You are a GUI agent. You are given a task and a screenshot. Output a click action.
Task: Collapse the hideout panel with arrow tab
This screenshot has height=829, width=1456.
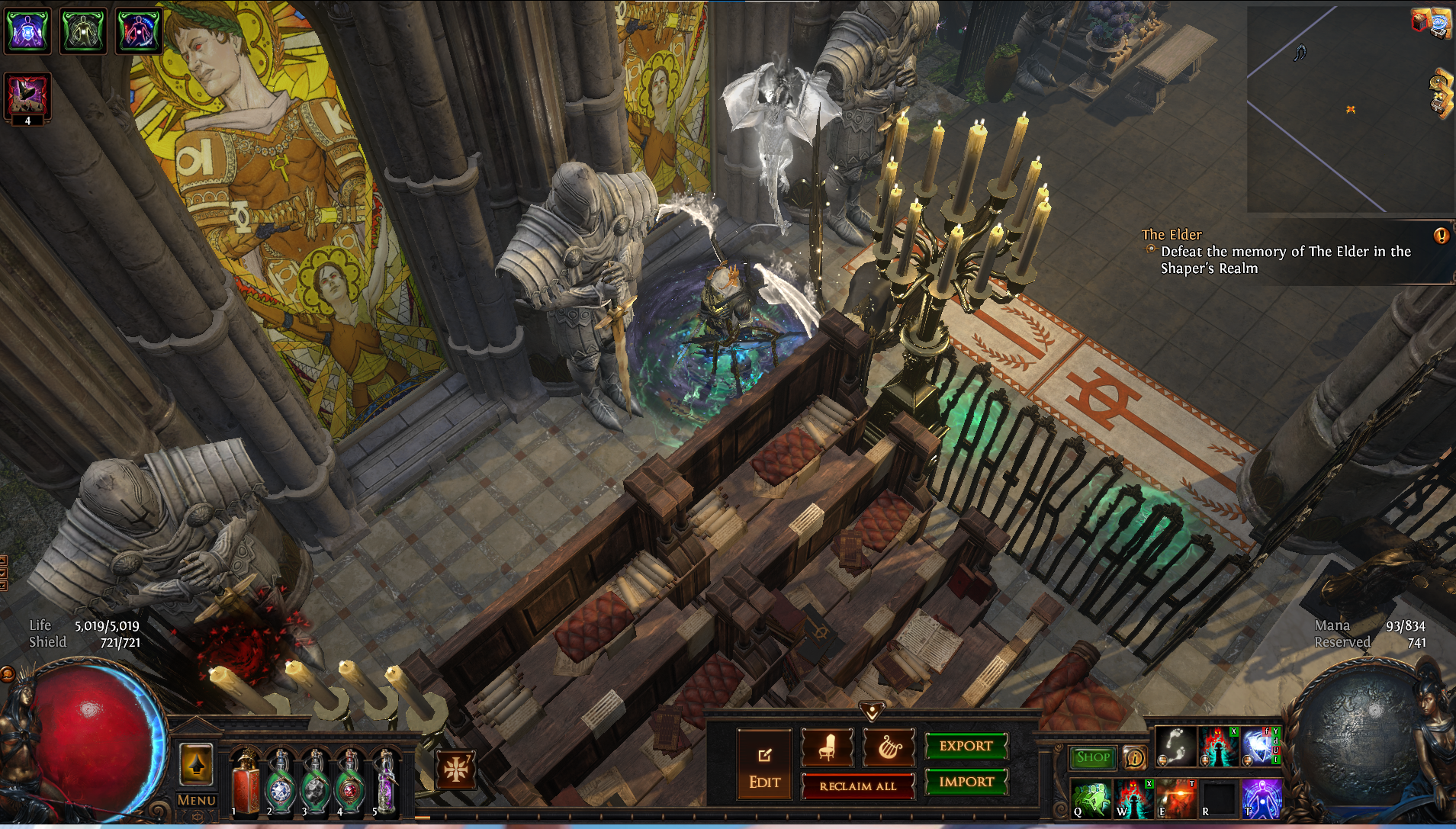[872, 712]
